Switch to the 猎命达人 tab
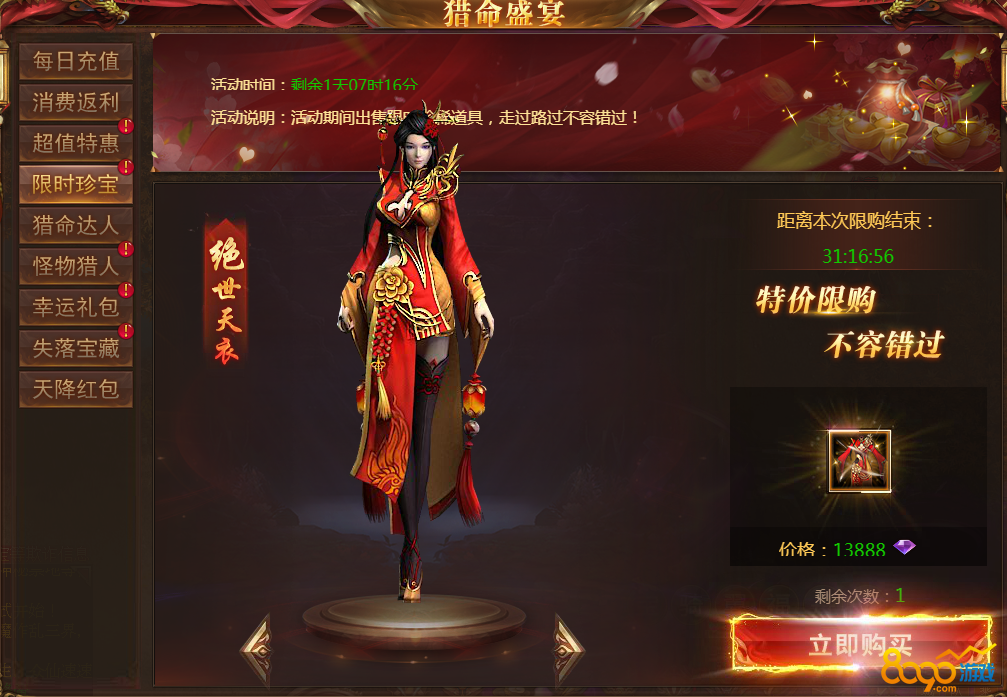 (x=76, y=226)
